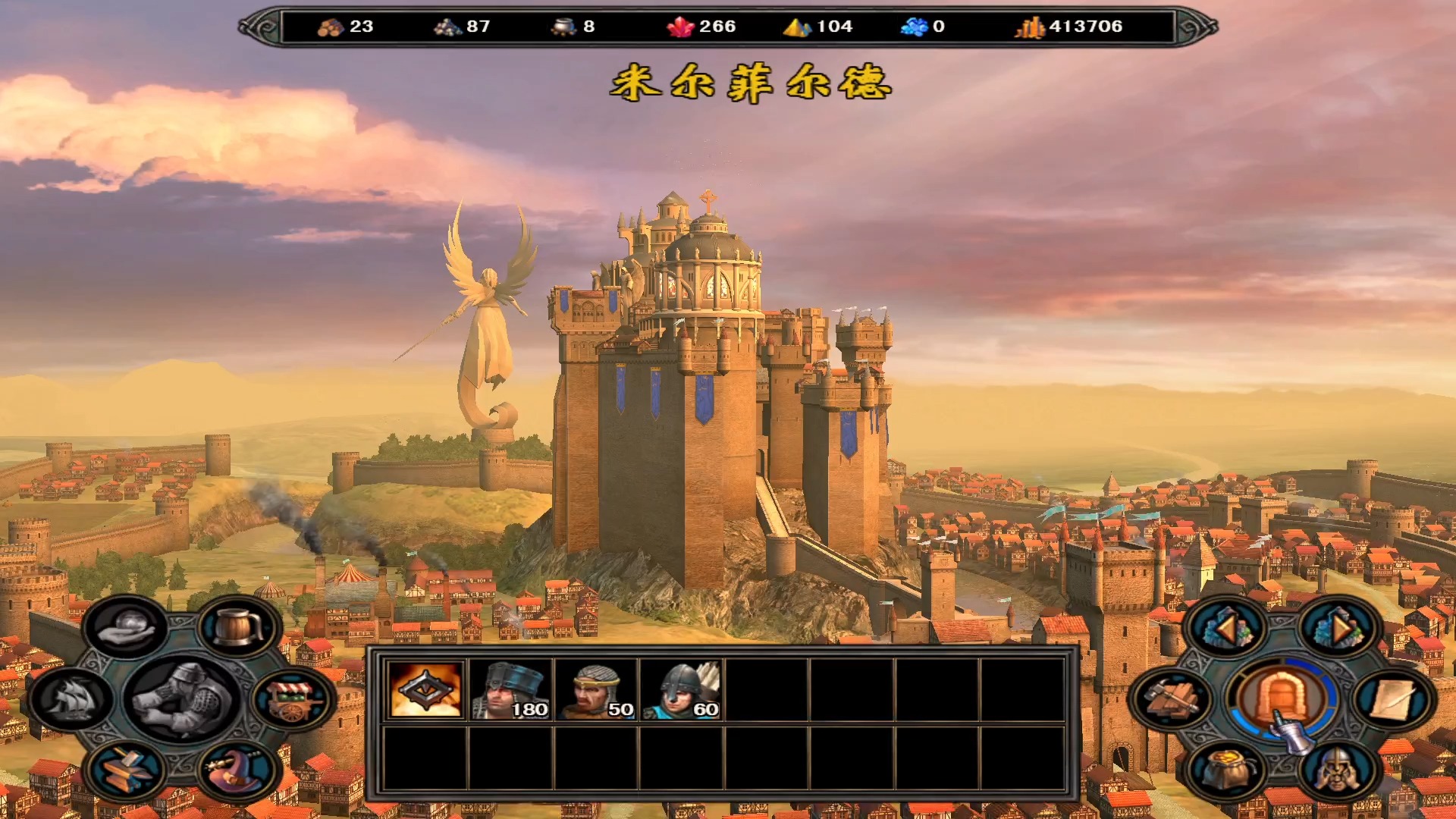1456x819 pixels.
Task: Select the garrison stack of 180 units
Action: (510, 689)
